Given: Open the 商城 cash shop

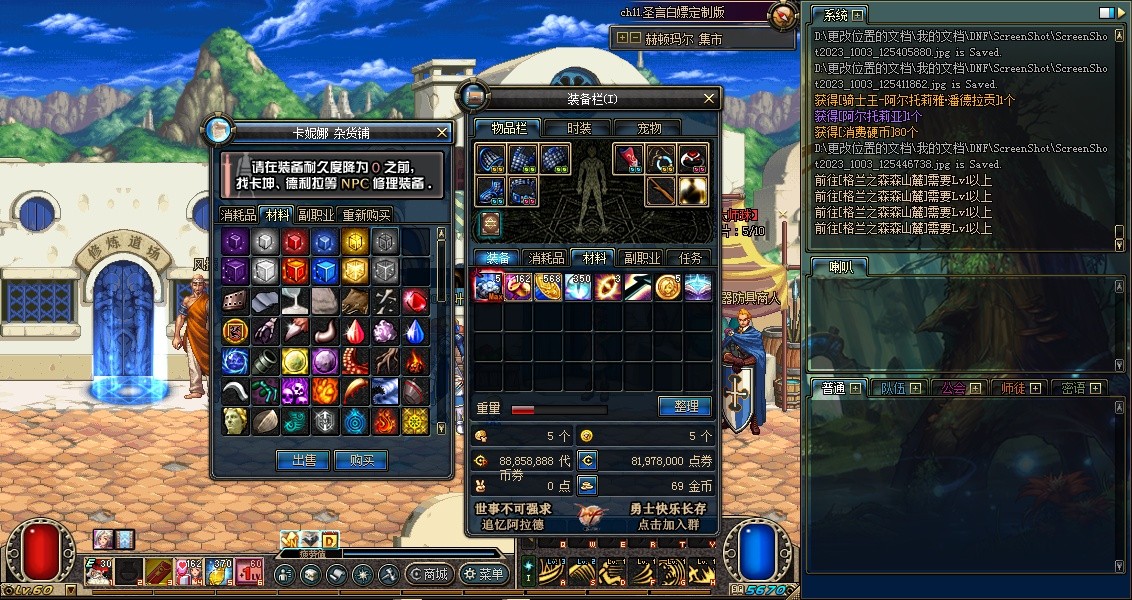Looking at the screenshot, I should tap(430, 574).
